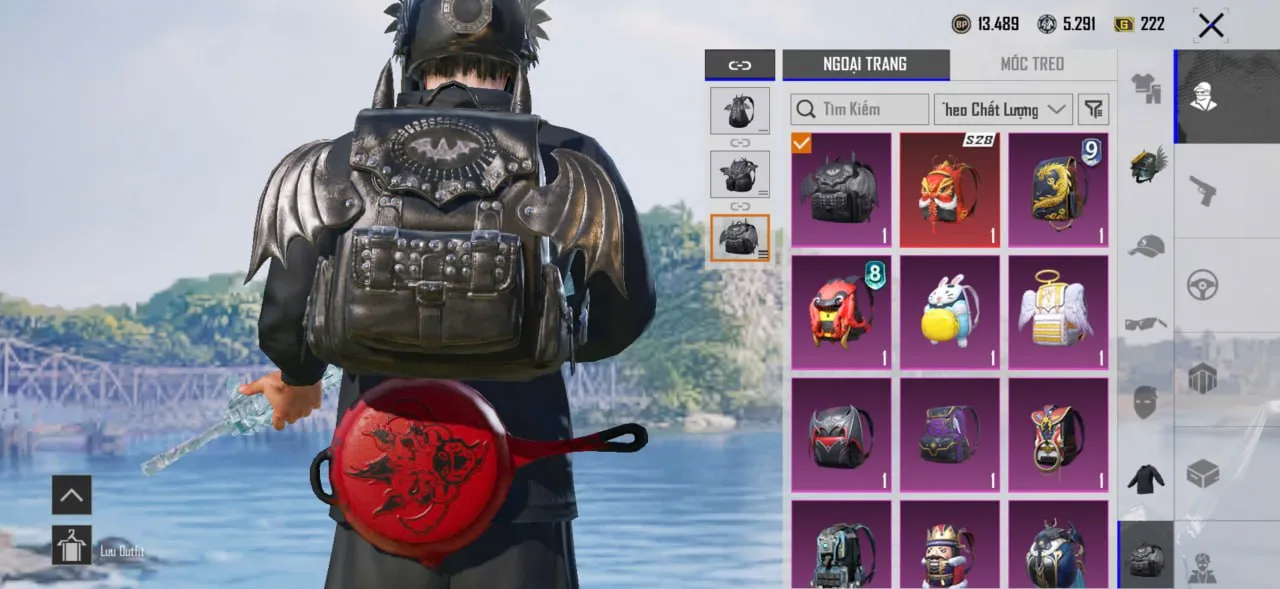This screenshot has height=589, width=1280.
Task: Select the white bunny backpack
Action: point(949,312)
